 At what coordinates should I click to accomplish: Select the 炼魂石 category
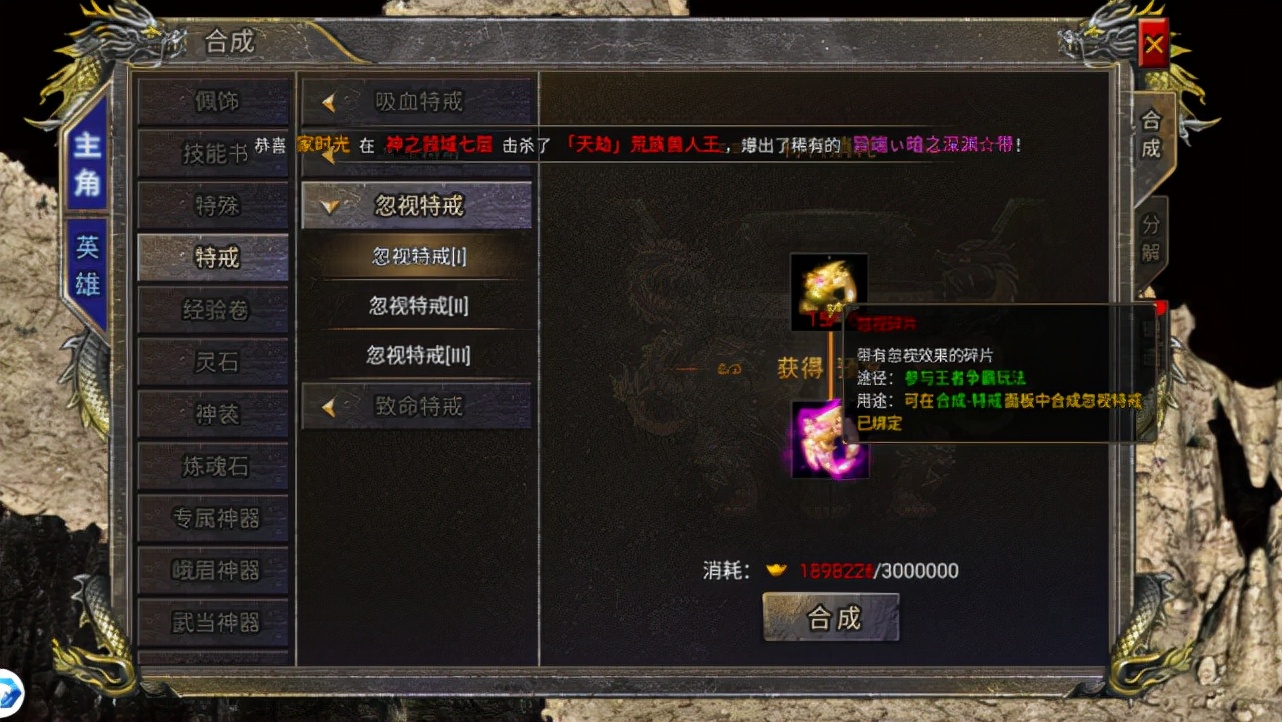coord(213,466)
